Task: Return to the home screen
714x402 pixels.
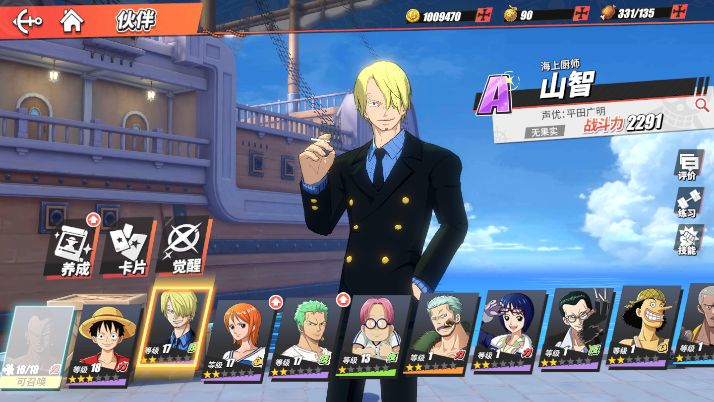Action: pyautogui.click(x=71, y=19)
